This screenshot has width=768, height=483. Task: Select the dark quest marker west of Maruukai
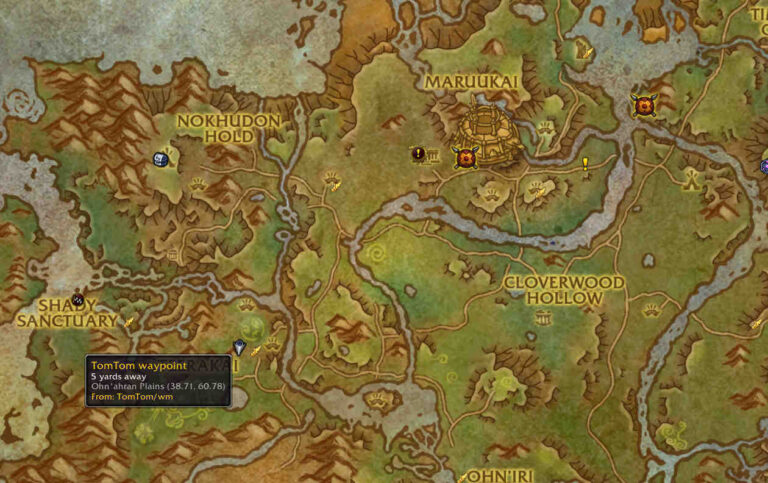(x=419, y=154)
